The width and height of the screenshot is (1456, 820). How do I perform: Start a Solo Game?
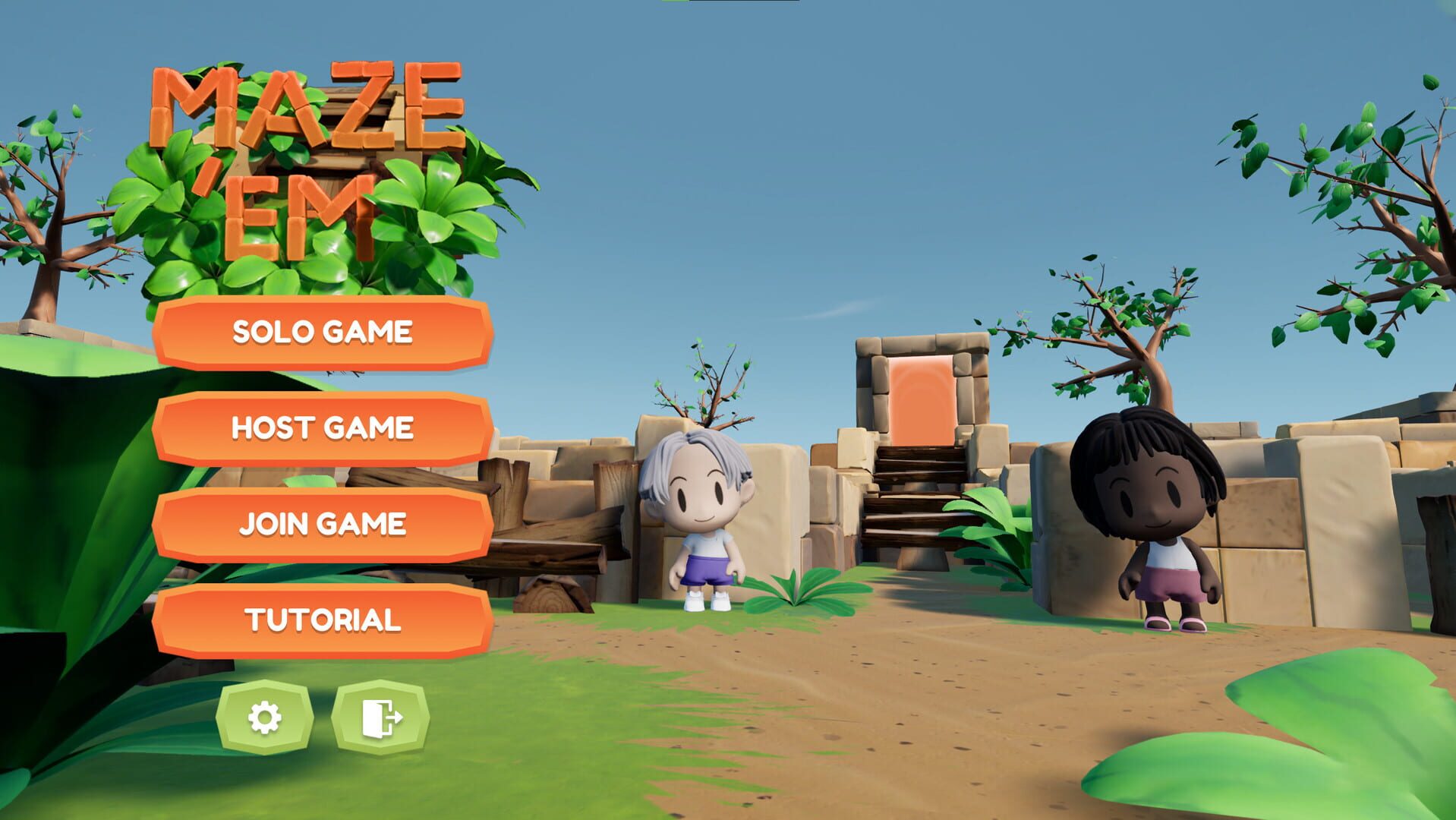[x=323, y=332]
